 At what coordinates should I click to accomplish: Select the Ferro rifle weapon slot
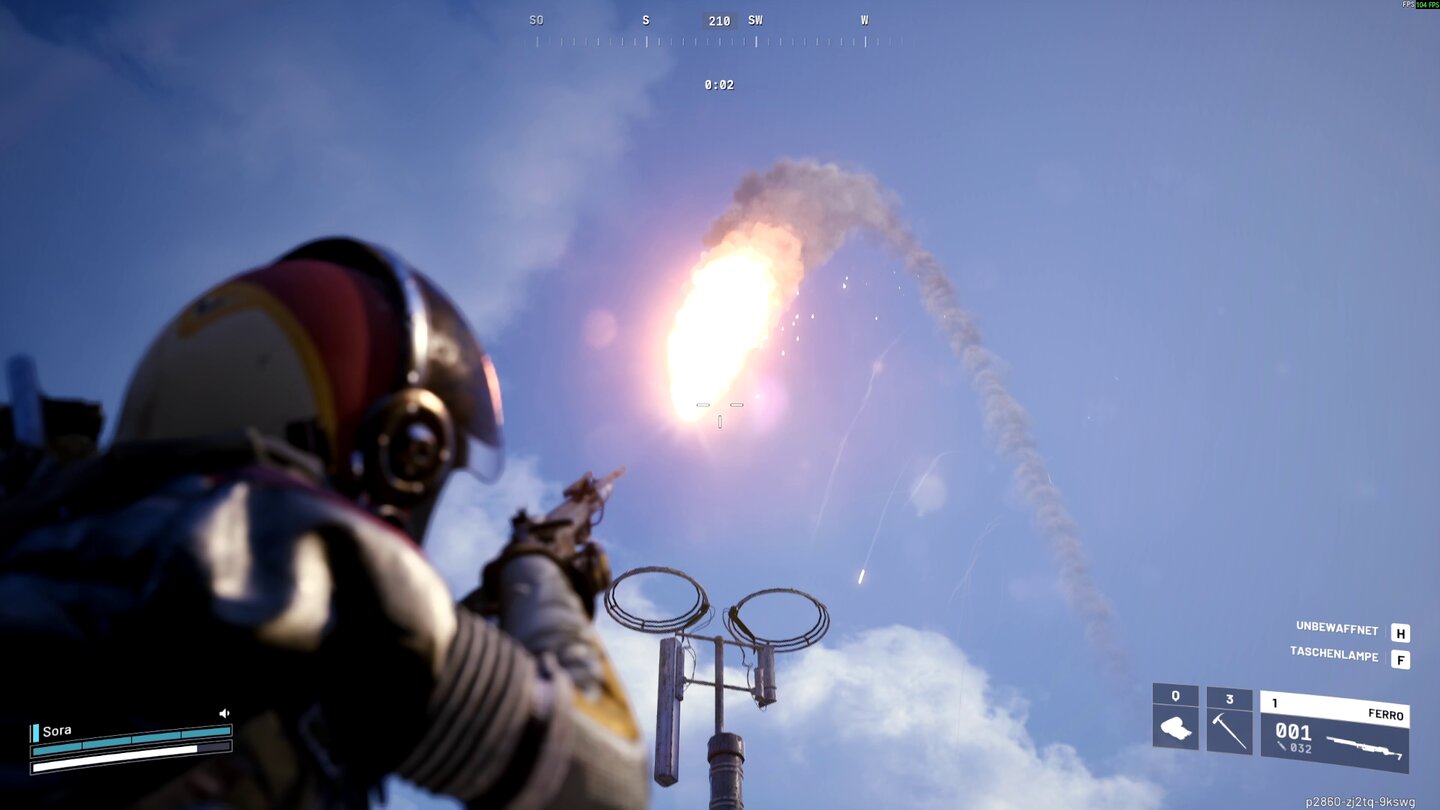1334,731
